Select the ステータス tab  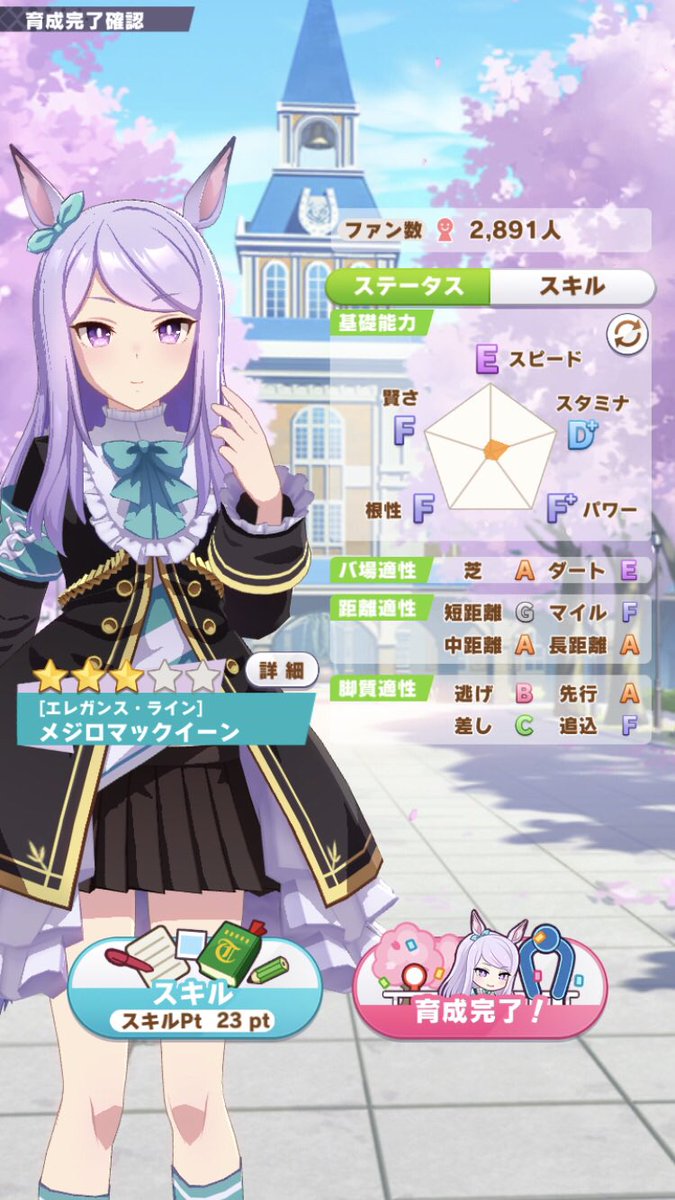411,286
